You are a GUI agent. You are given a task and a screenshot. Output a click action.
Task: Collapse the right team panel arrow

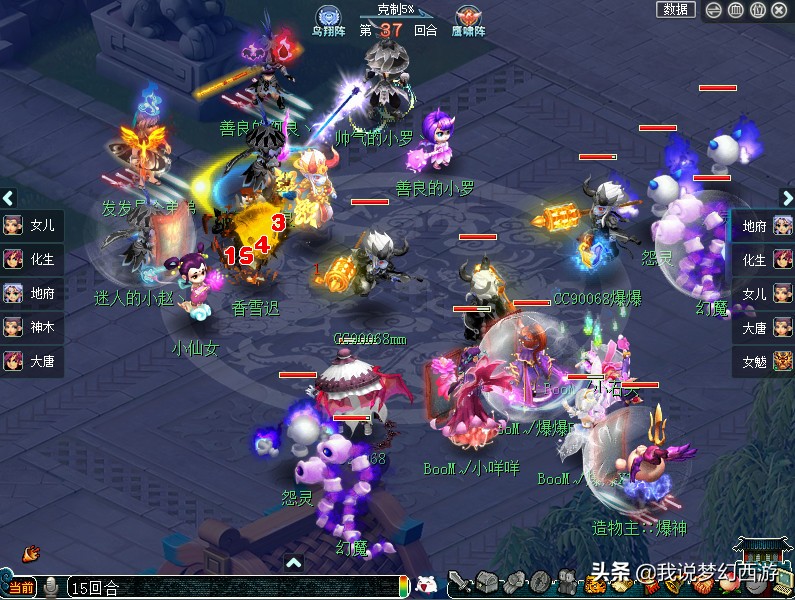(x=786, y=198)
